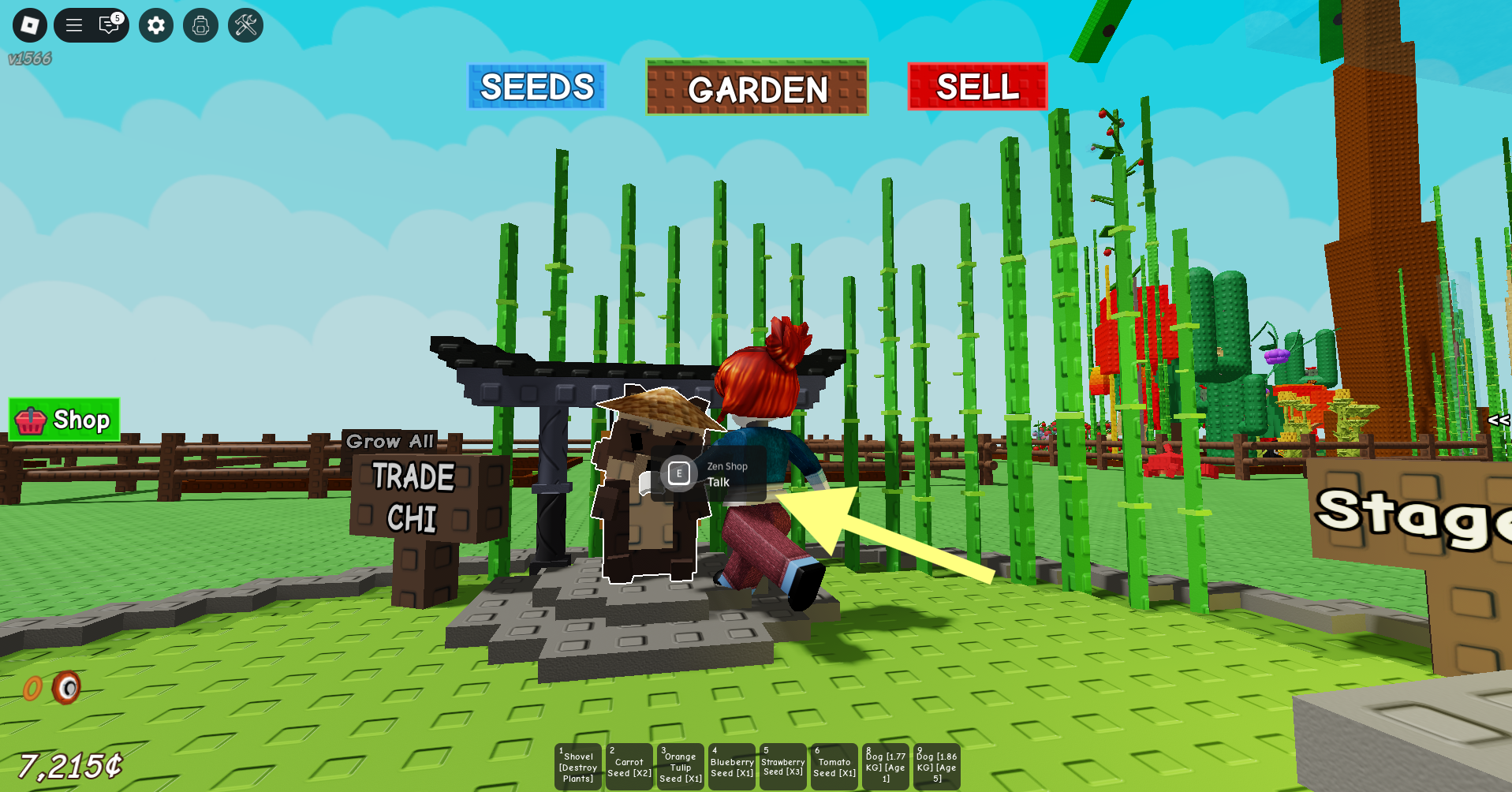1512x792 pixels.
Task: Switch to the SEEDS tab
Action: [x=536, y=87]
